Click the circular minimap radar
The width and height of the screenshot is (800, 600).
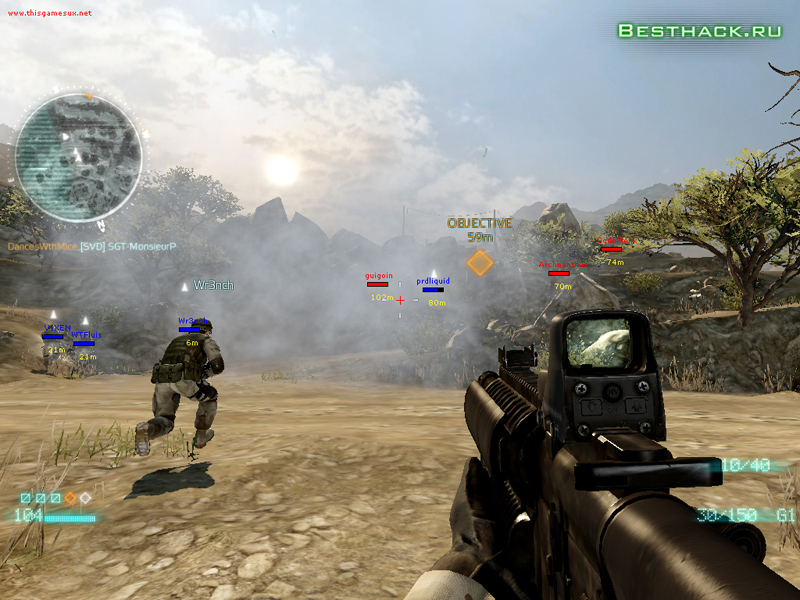(x=79, y=159)
